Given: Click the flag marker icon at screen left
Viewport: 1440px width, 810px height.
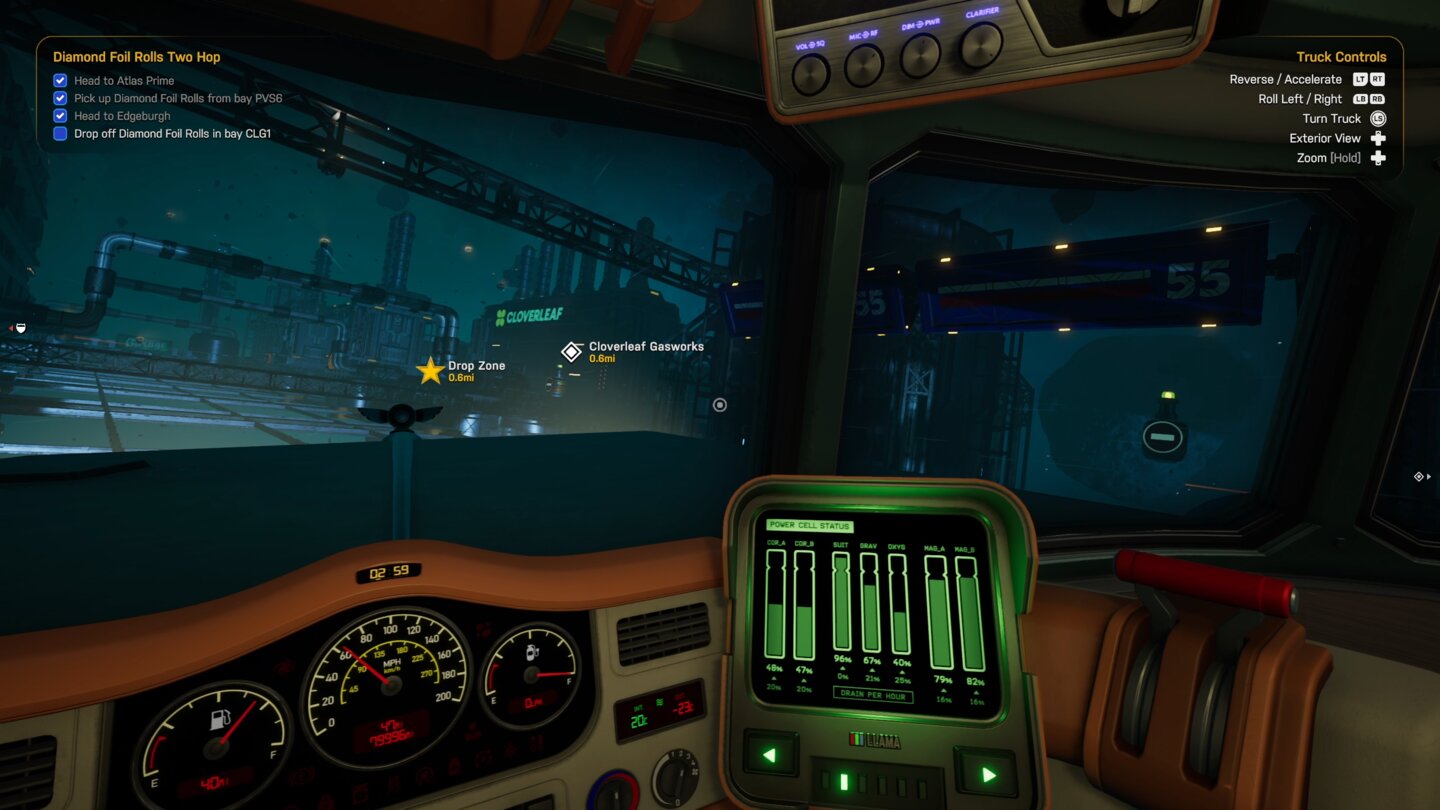Looking at the screenshot, I should tap(19, 327).
